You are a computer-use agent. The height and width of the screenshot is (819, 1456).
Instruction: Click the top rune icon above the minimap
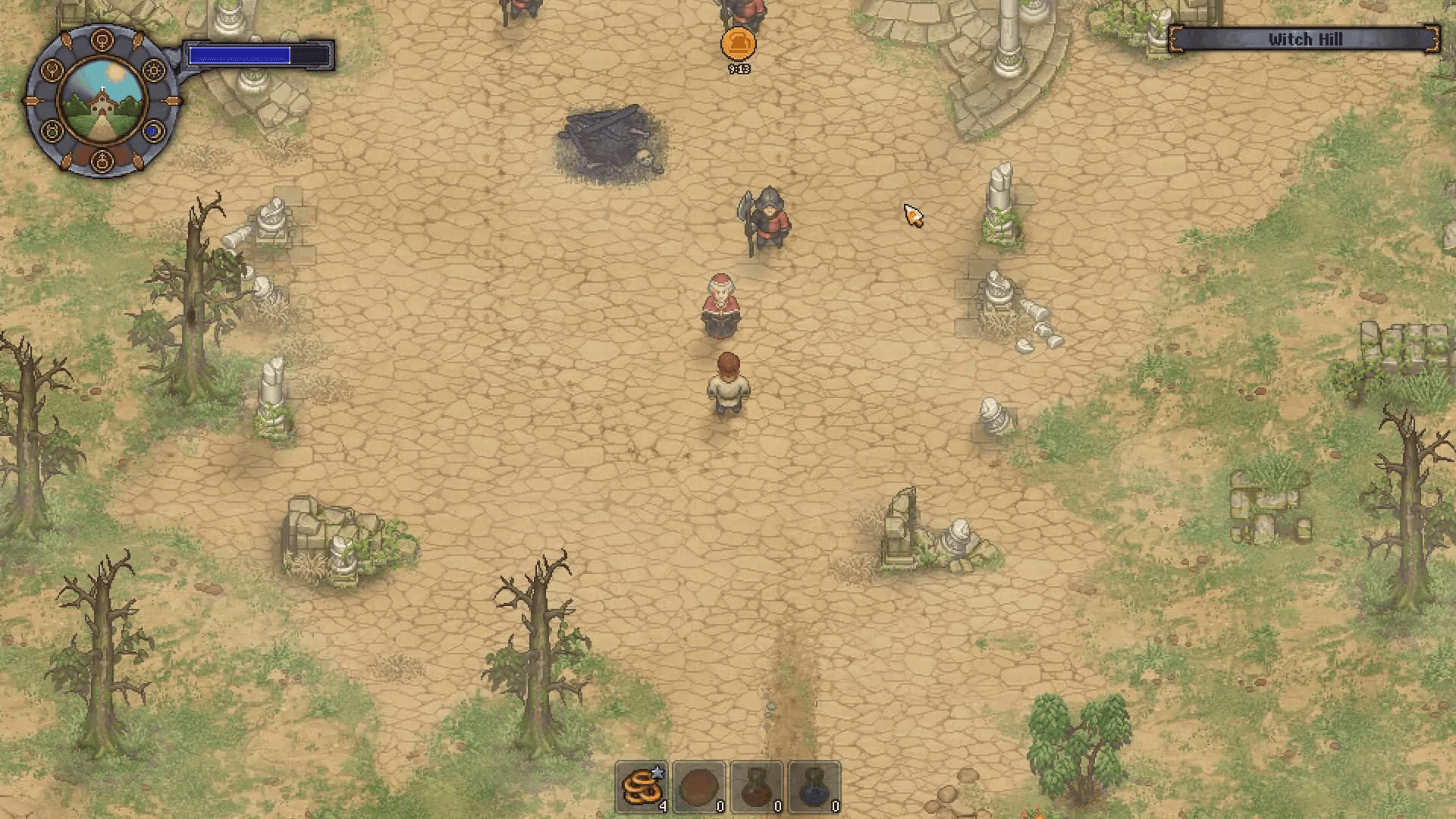pyautogui.click(x=102, y=38)
